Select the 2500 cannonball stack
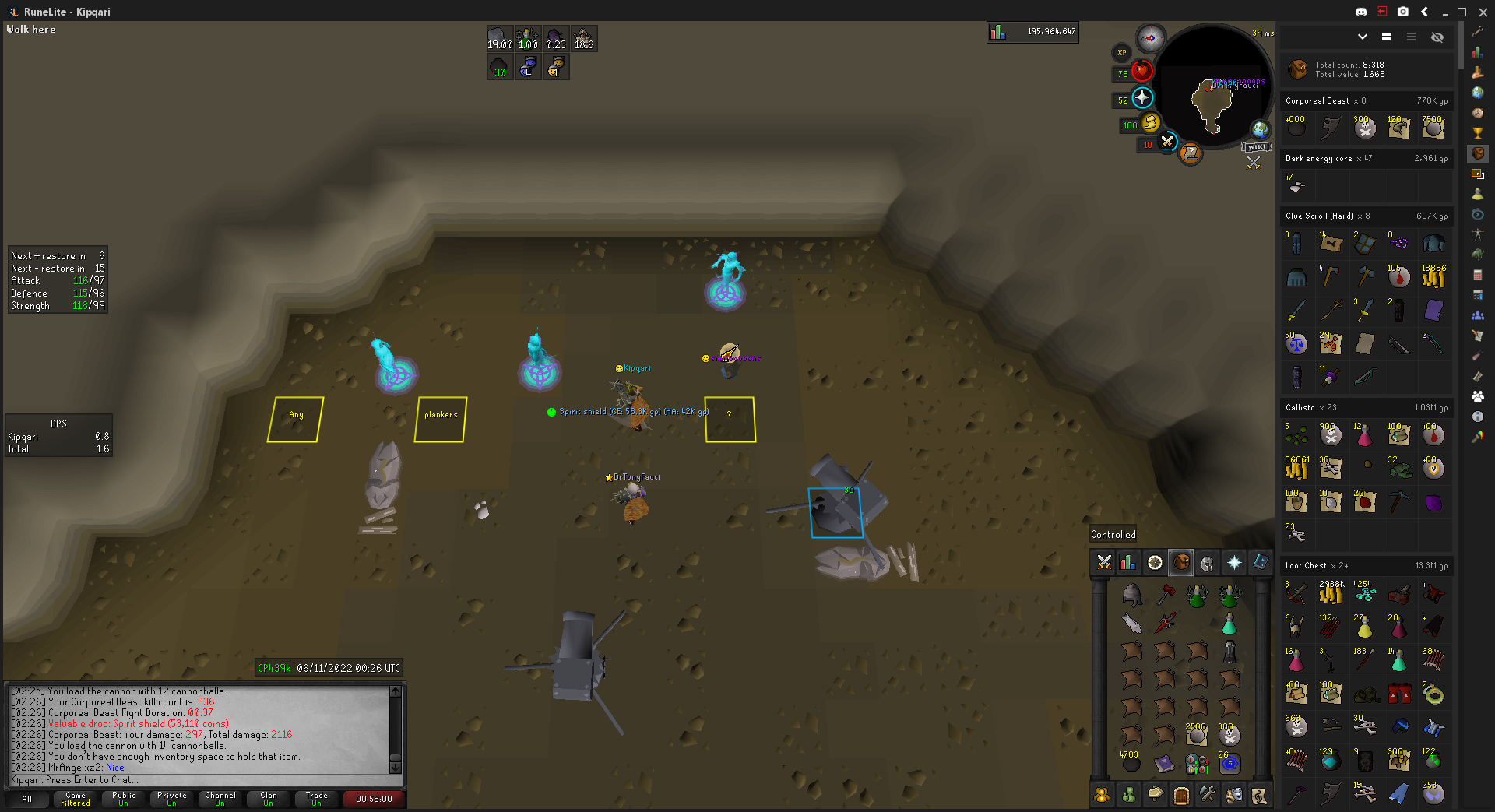The image size is (1495, 812). pyautogui.click(x=1197, y=733)
